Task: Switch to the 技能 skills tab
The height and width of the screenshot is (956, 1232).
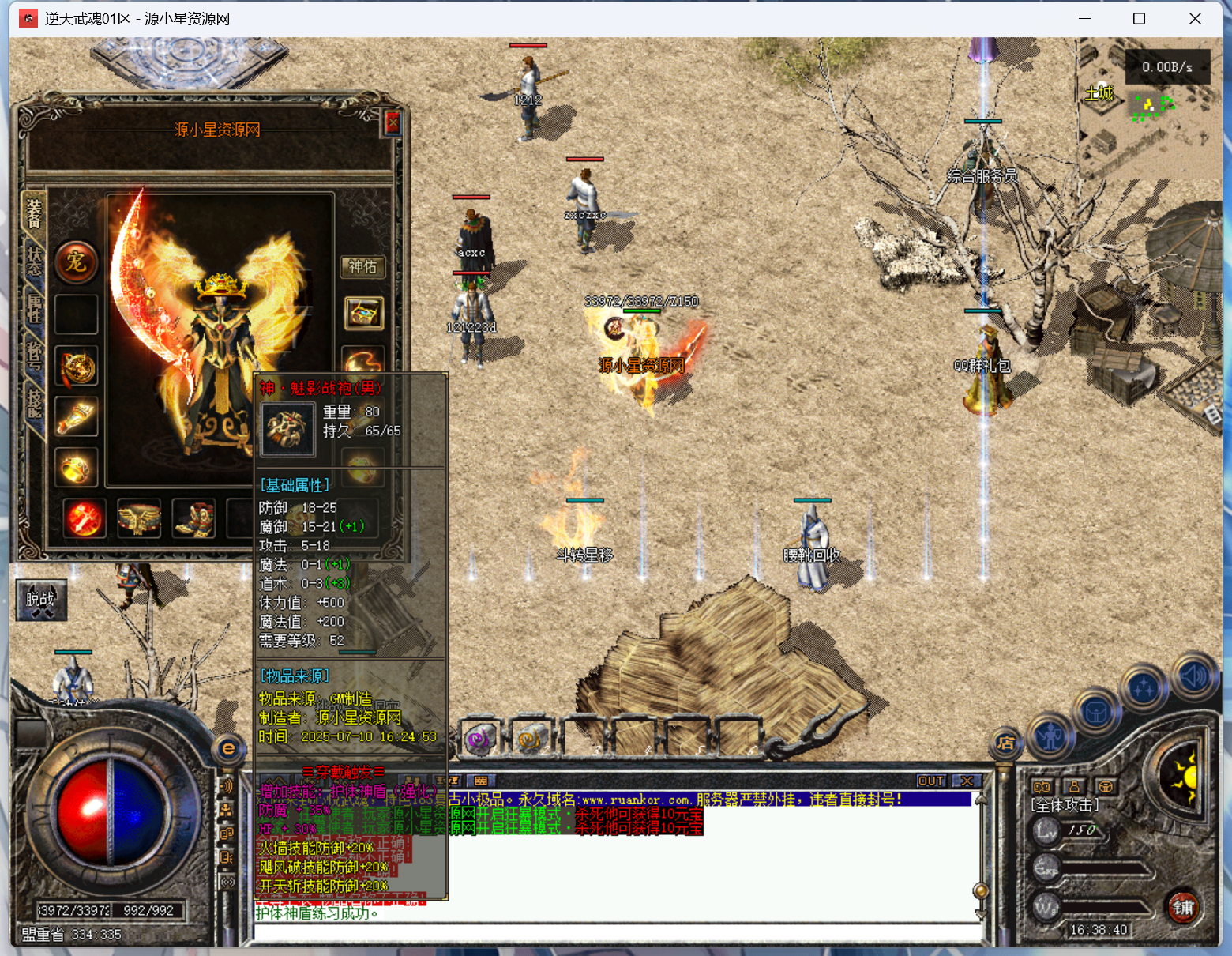Action: (x=34, y=403)
